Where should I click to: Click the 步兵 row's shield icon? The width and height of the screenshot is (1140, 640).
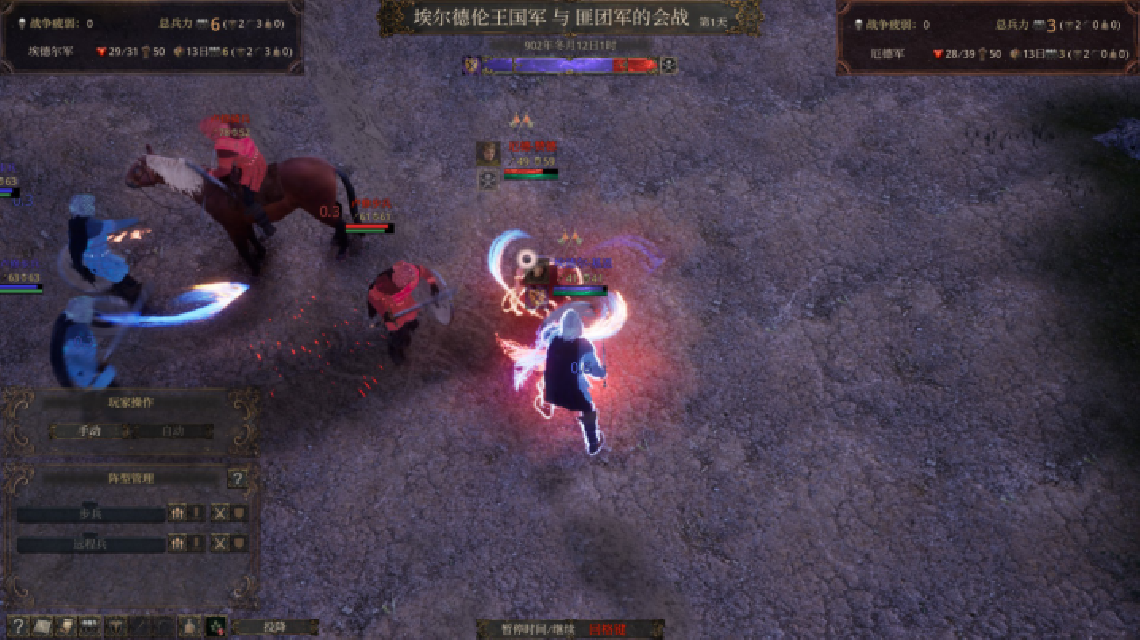click(x=239, y=513)
